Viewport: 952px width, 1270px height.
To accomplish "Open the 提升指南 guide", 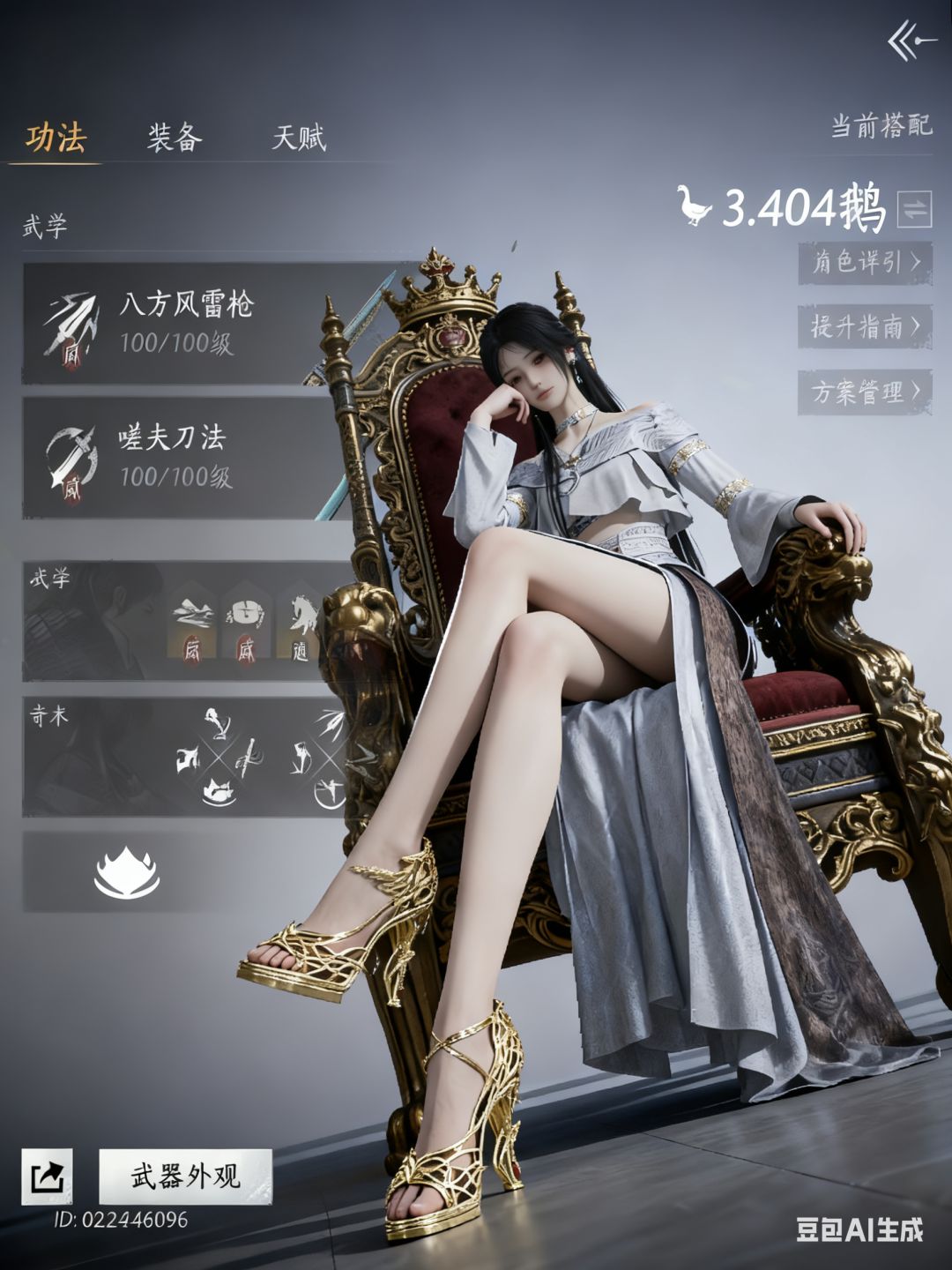I will [x=864, y=326].
